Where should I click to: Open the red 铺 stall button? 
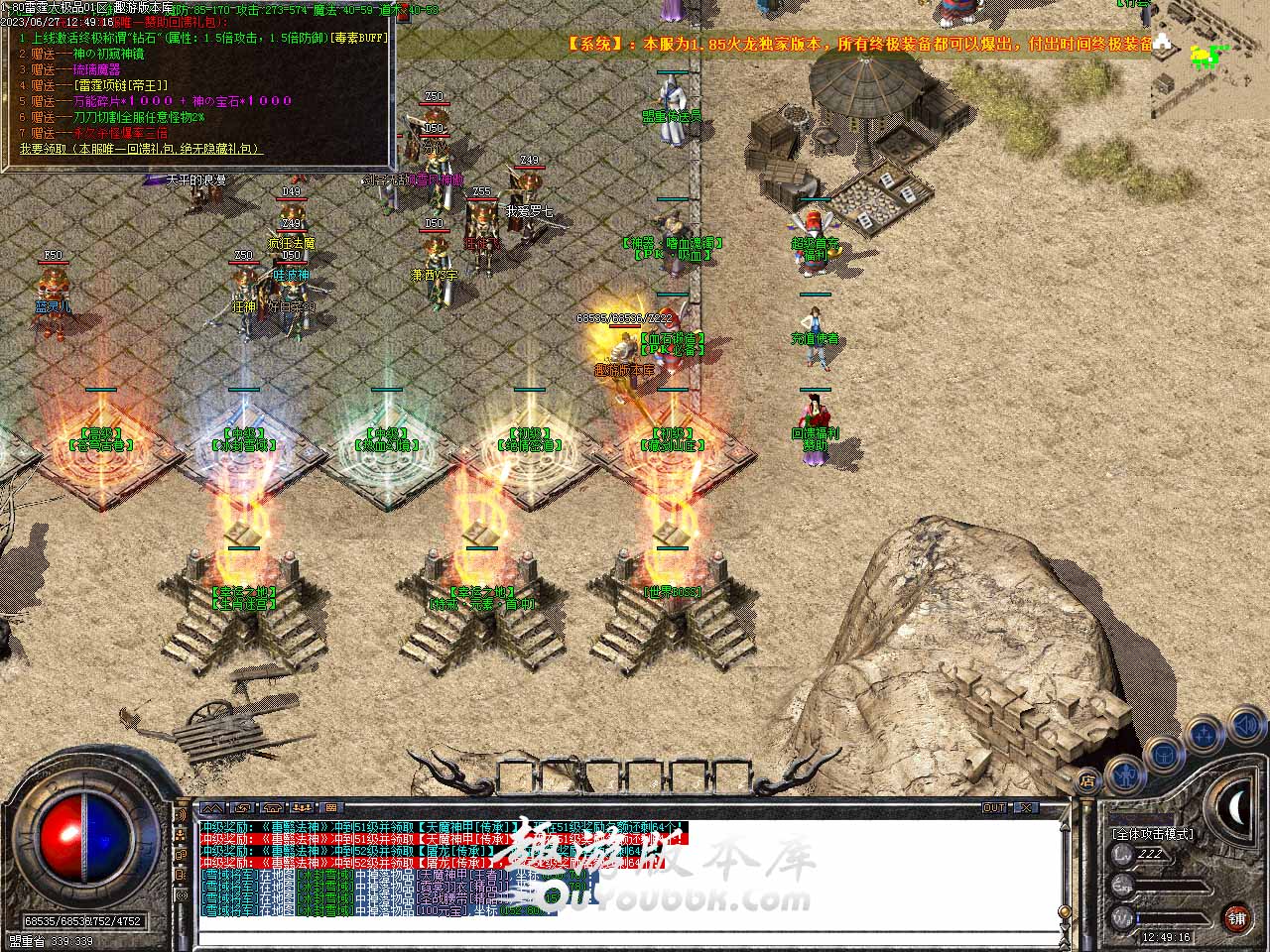point(1236,918)
